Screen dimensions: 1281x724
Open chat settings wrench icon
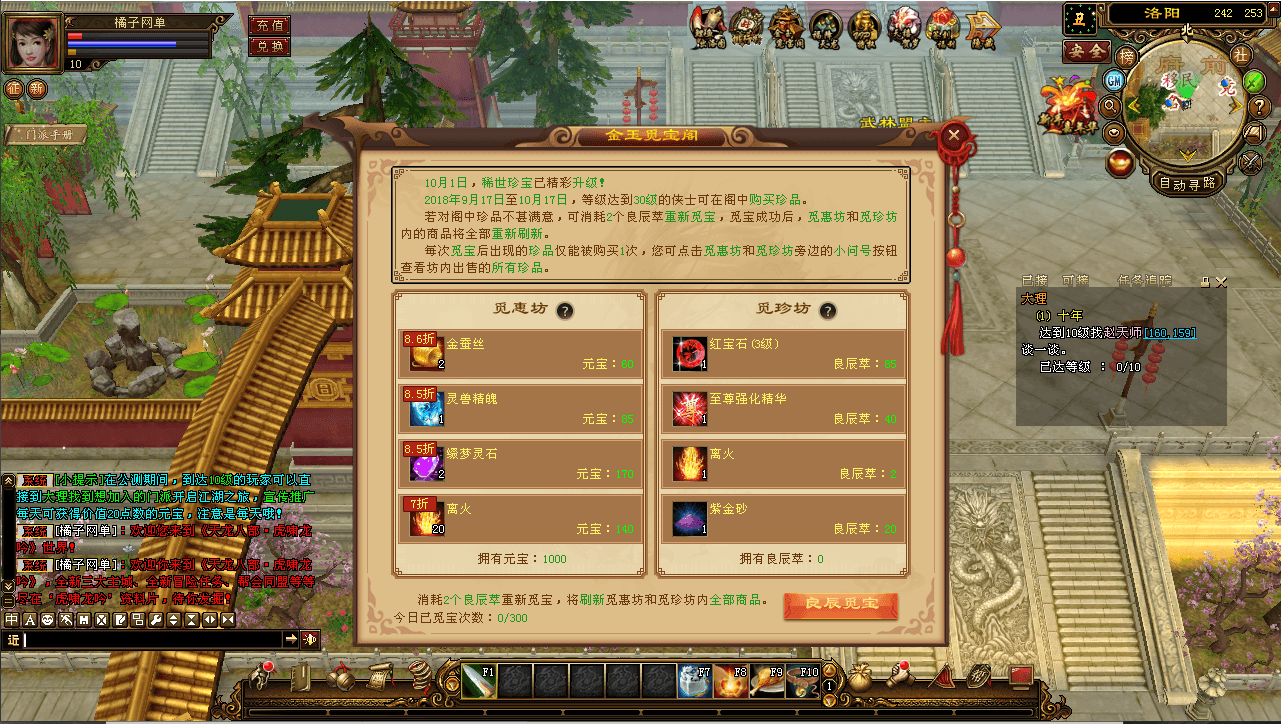[x=157, y=620]
